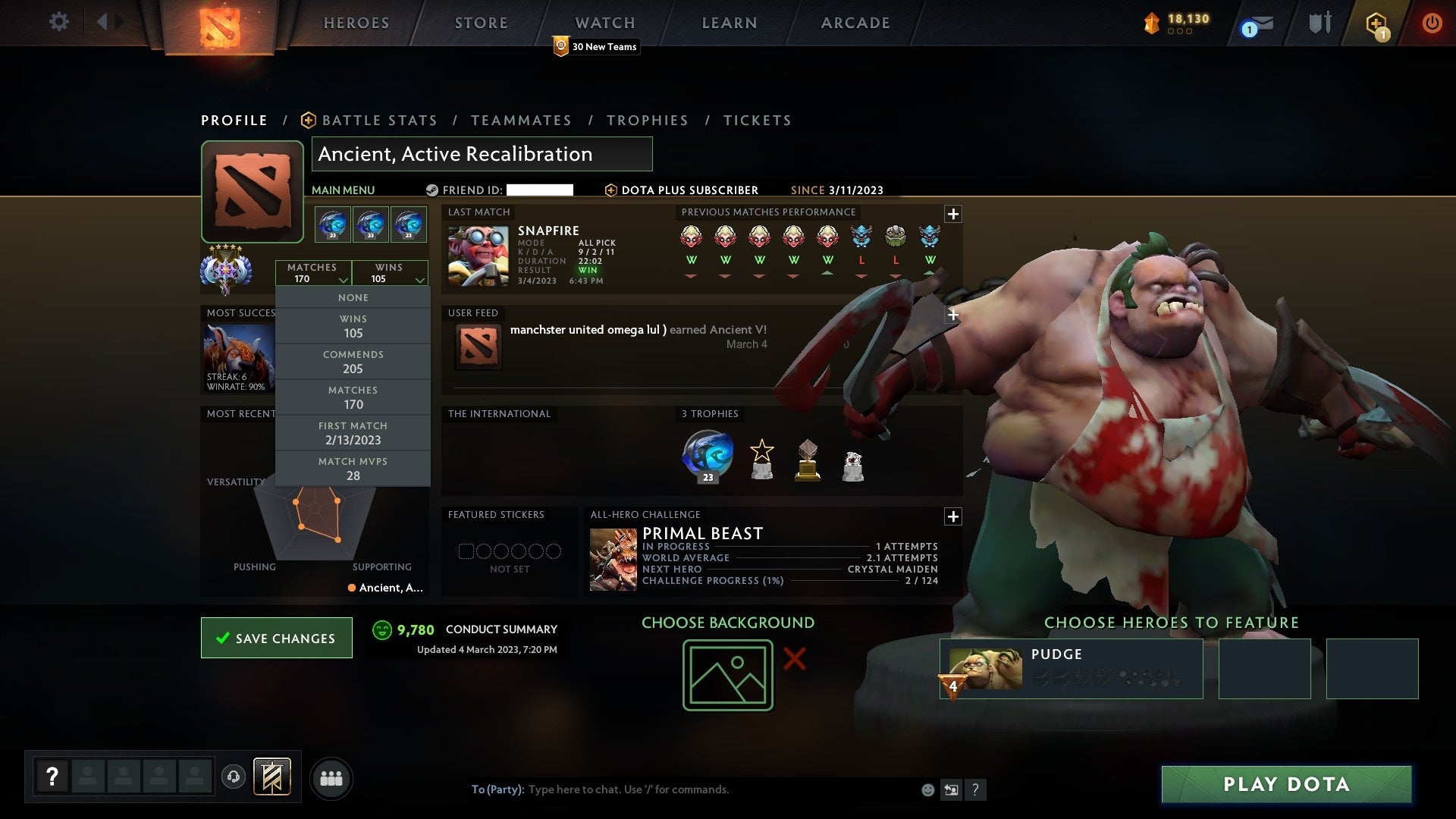This screenshot has width=1456, height=819.
Task: Open the settings gear icon
Action: (x=58, y=21)
